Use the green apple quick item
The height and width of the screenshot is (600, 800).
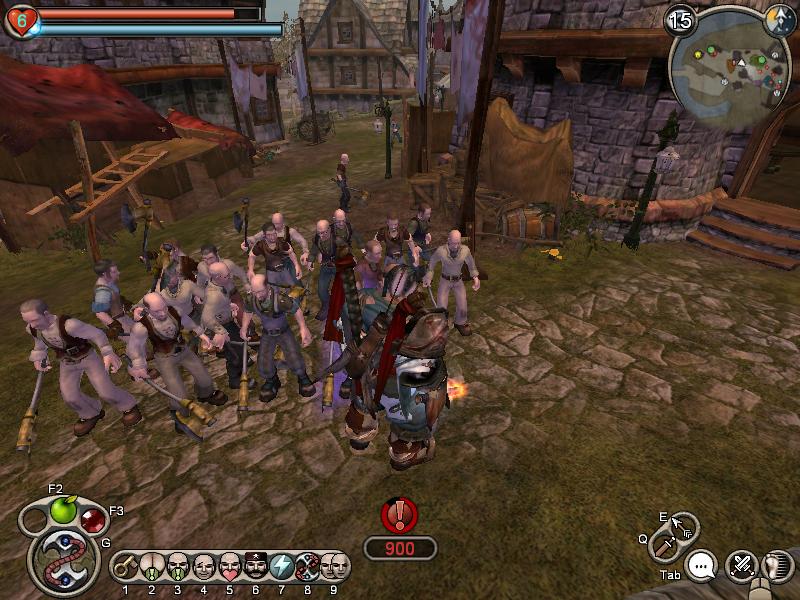[63, 511]
